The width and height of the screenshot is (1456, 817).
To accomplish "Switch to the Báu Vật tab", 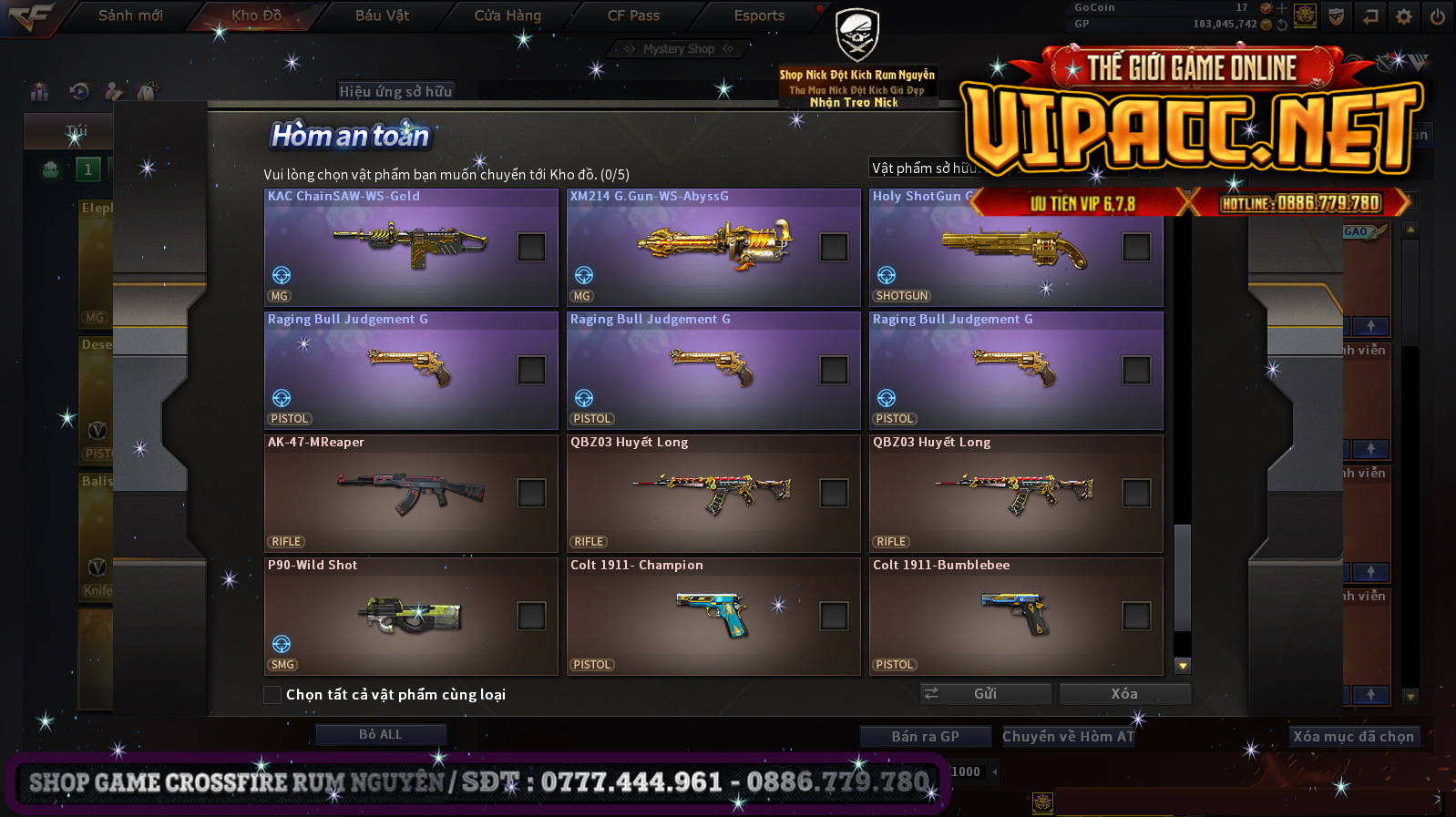I will (x=382, y=15).
